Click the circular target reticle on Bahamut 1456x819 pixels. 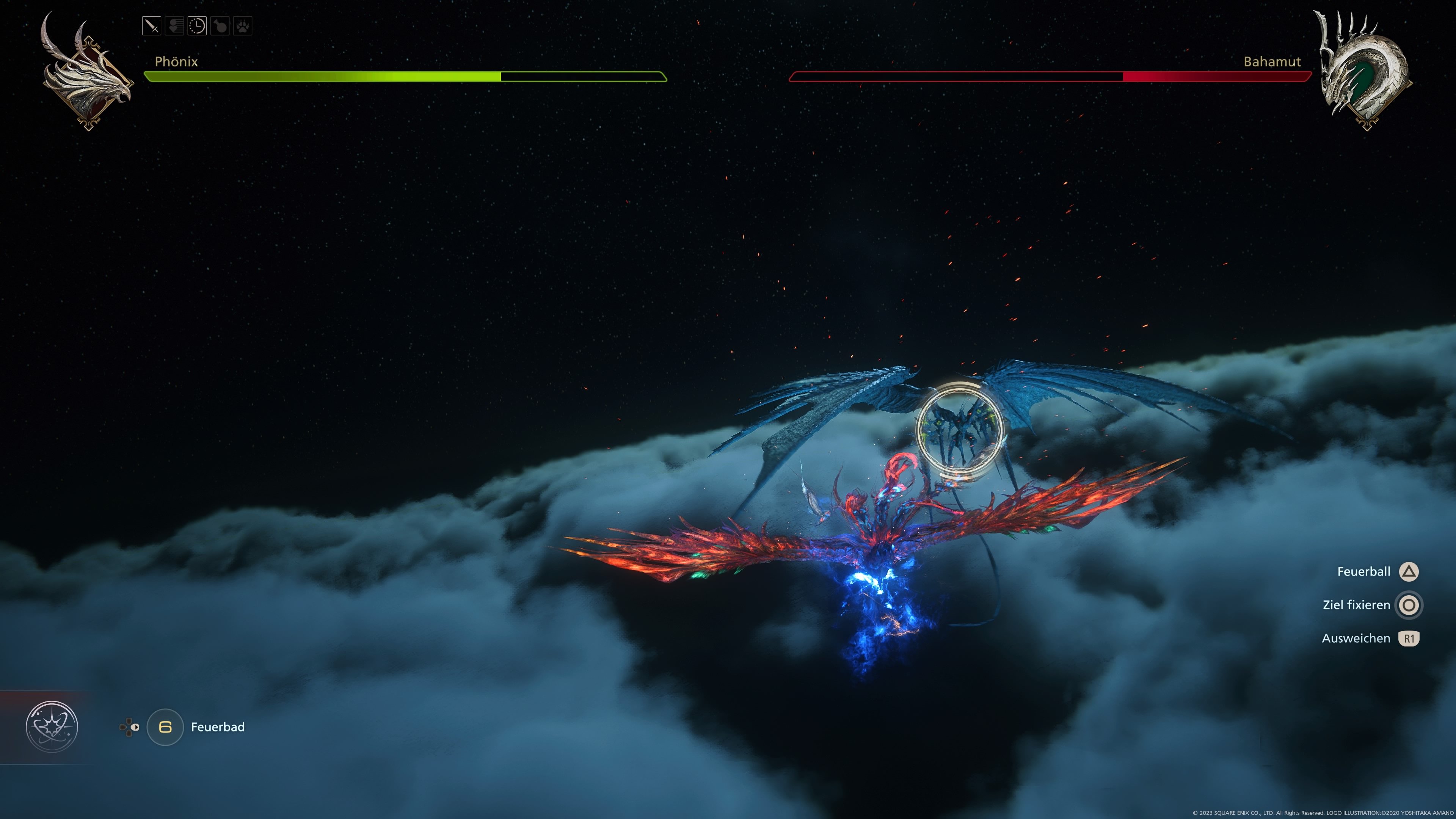(x=959, y=430)
